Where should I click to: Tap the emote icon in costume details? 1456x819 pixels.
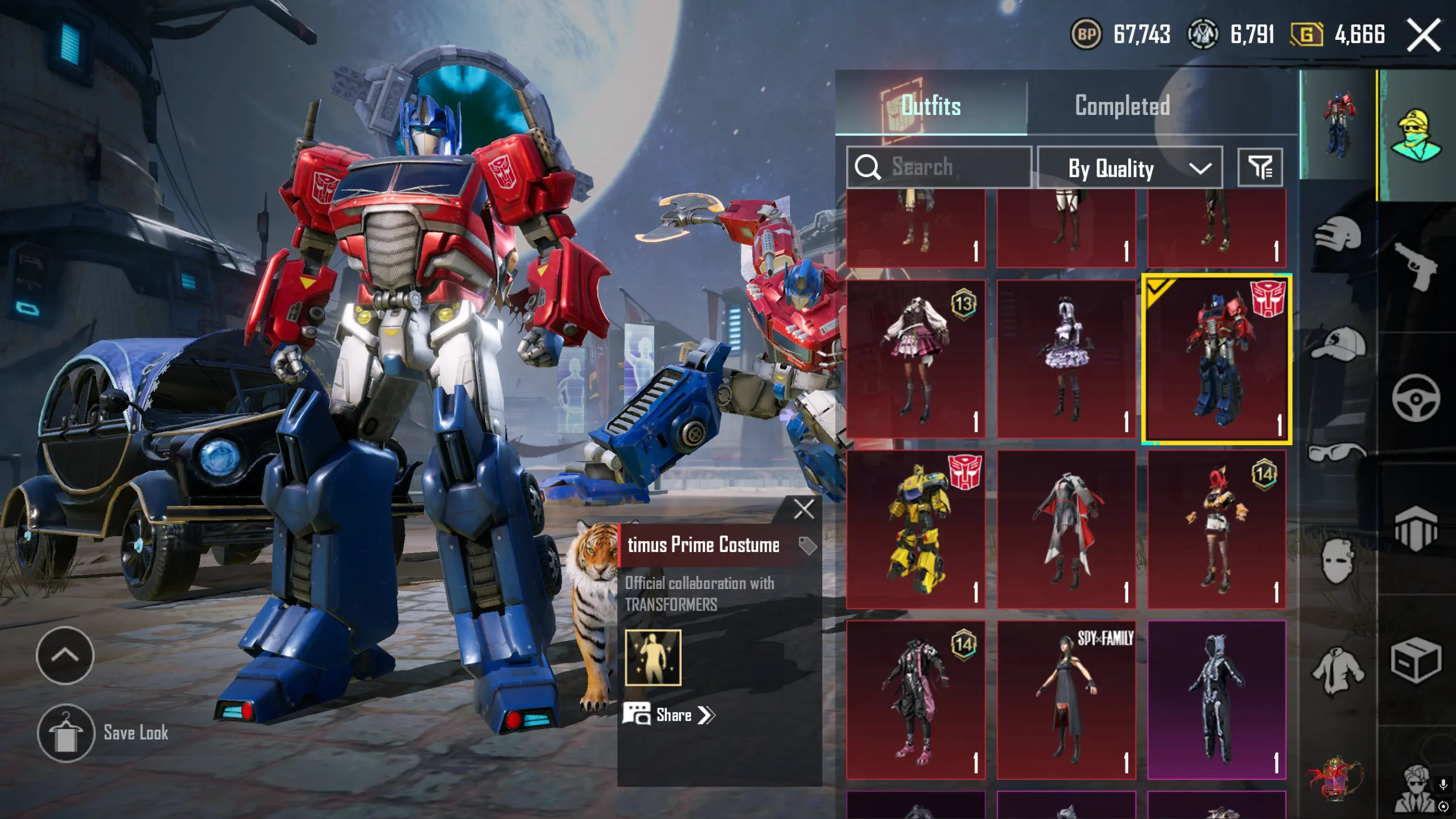653,657
